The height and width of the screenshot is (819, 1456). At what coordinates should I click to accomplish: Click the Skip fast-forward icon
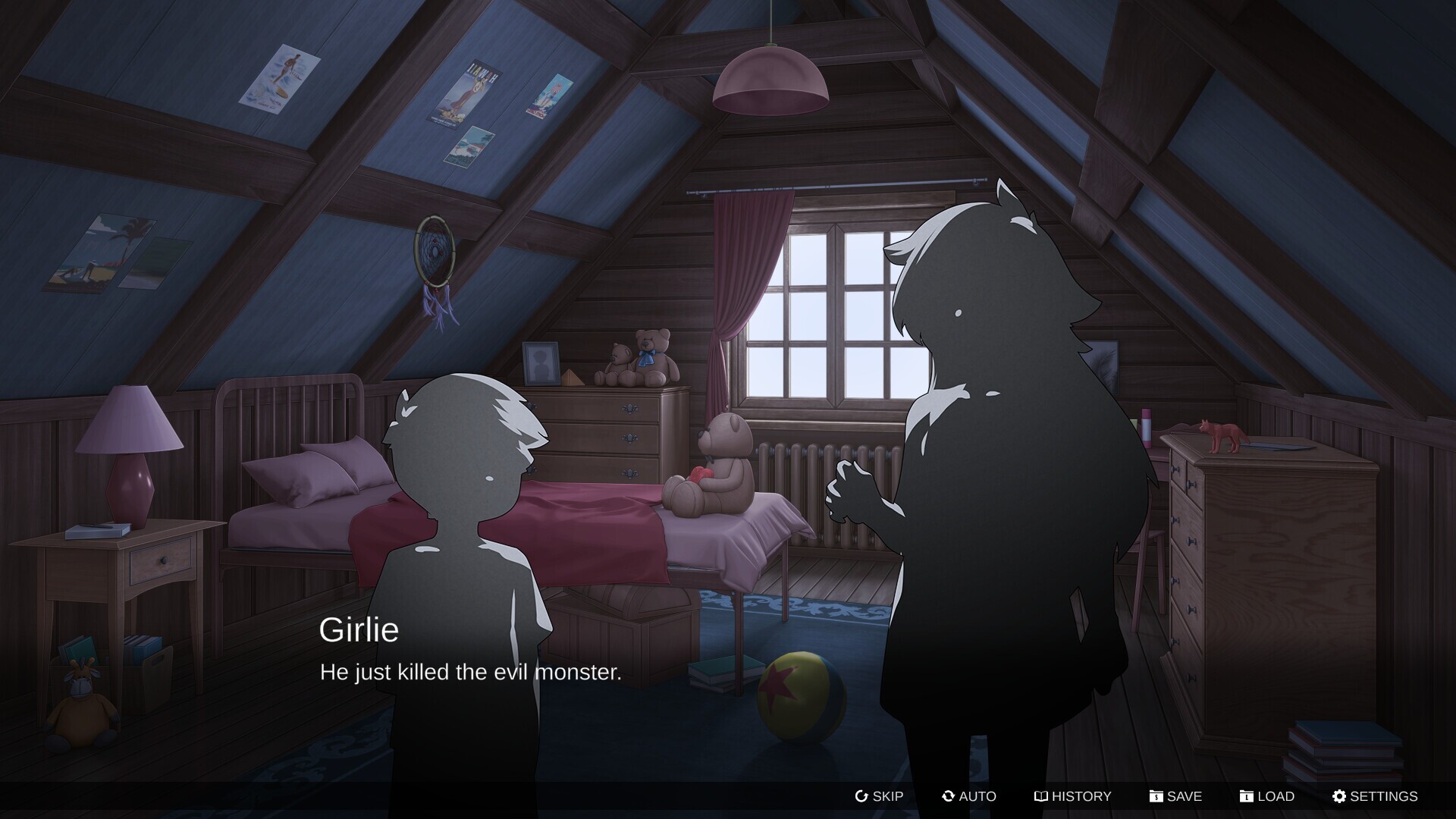pos(860,796)
